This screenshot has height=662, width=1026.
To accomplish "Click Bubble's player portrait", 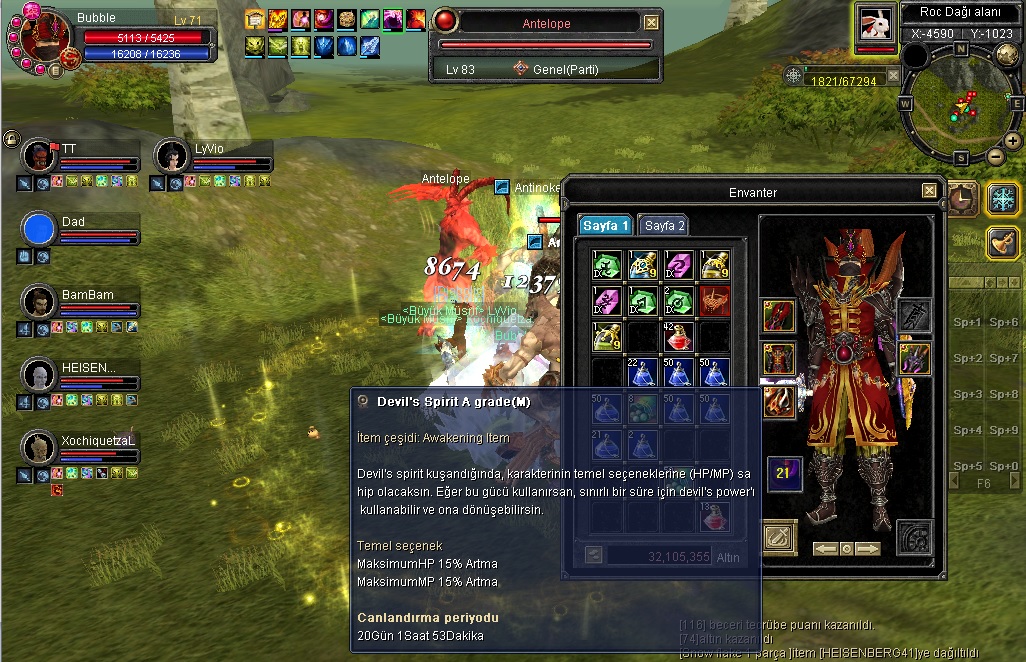I will (x=40, y=39).
